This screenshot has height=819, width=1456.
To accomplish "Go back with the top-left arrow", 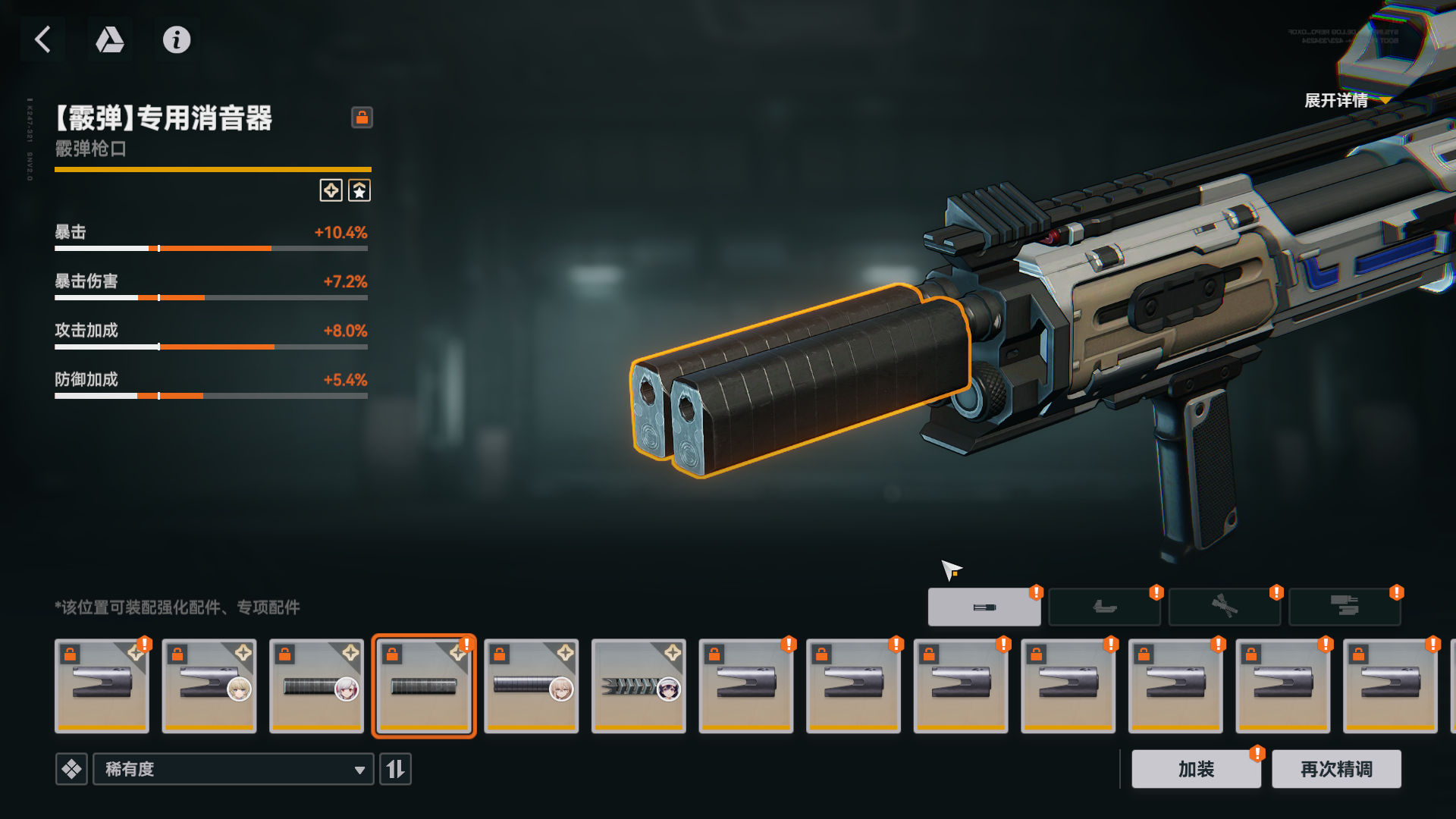I will click(x=43, y=39).
